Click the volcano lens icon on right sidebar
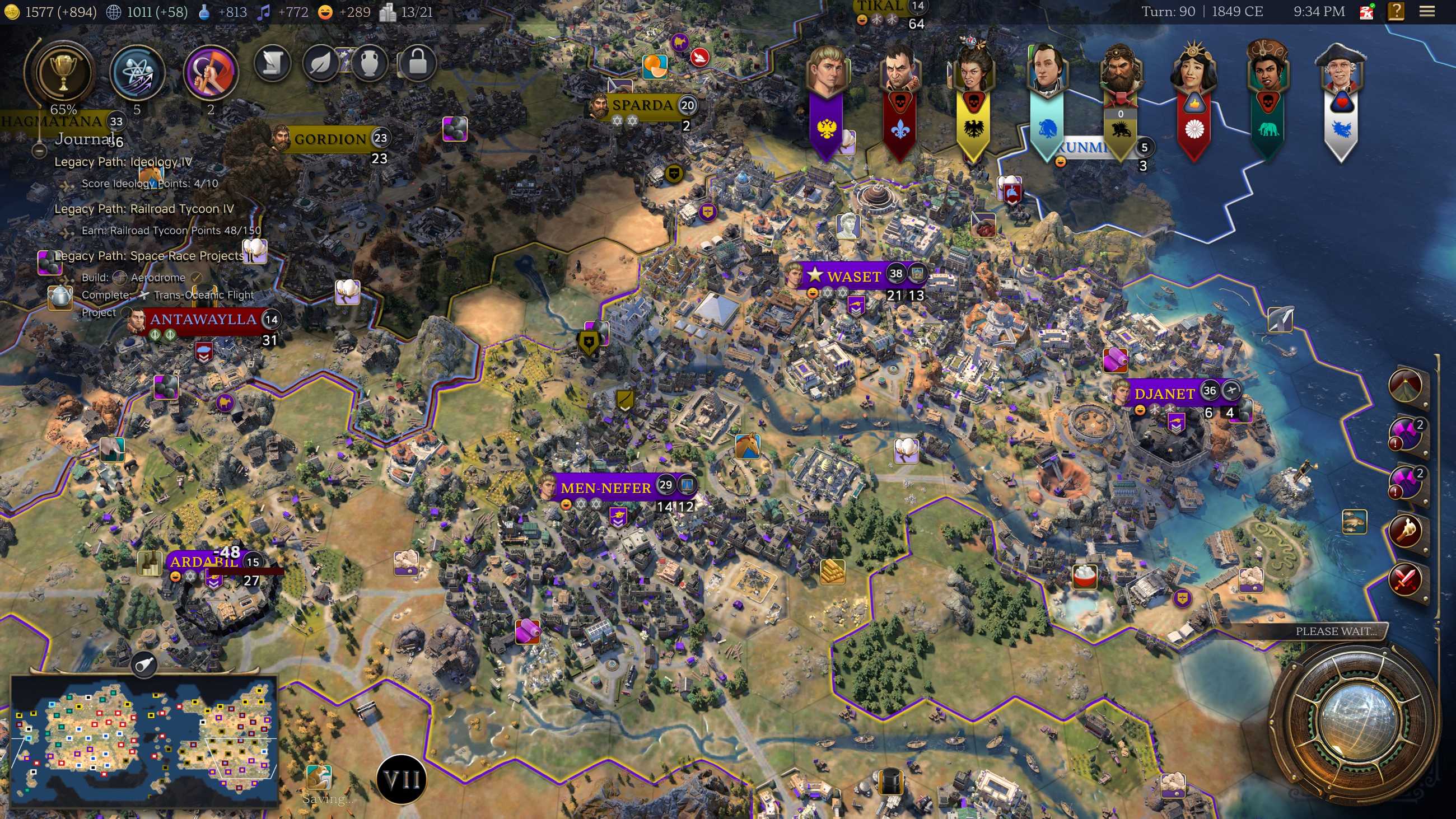Image resolution: width=1456 pixels, height=819 pixels. [1406, 386]
